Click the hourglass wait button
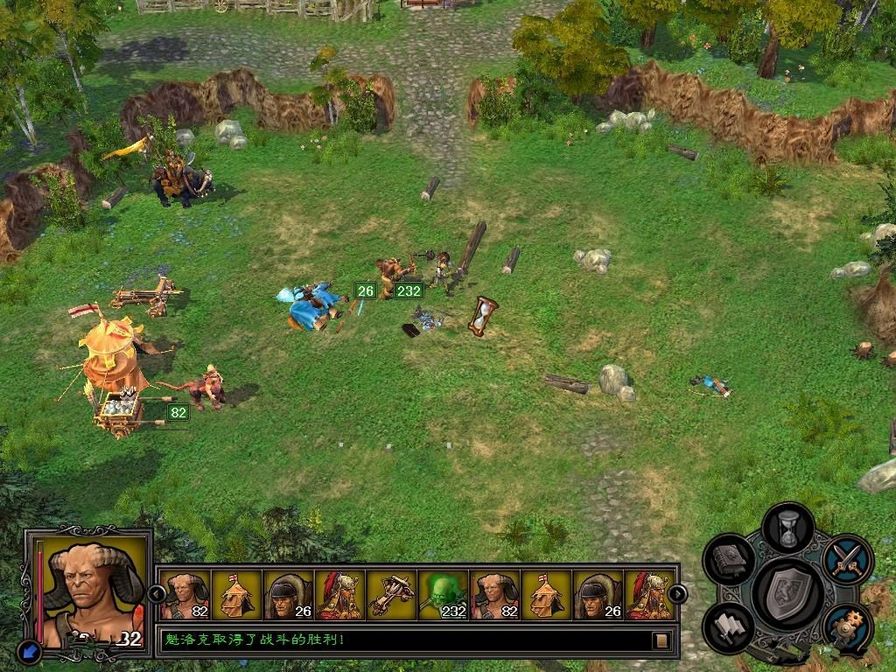Screen dimensions: 896x672 (789, 527)
